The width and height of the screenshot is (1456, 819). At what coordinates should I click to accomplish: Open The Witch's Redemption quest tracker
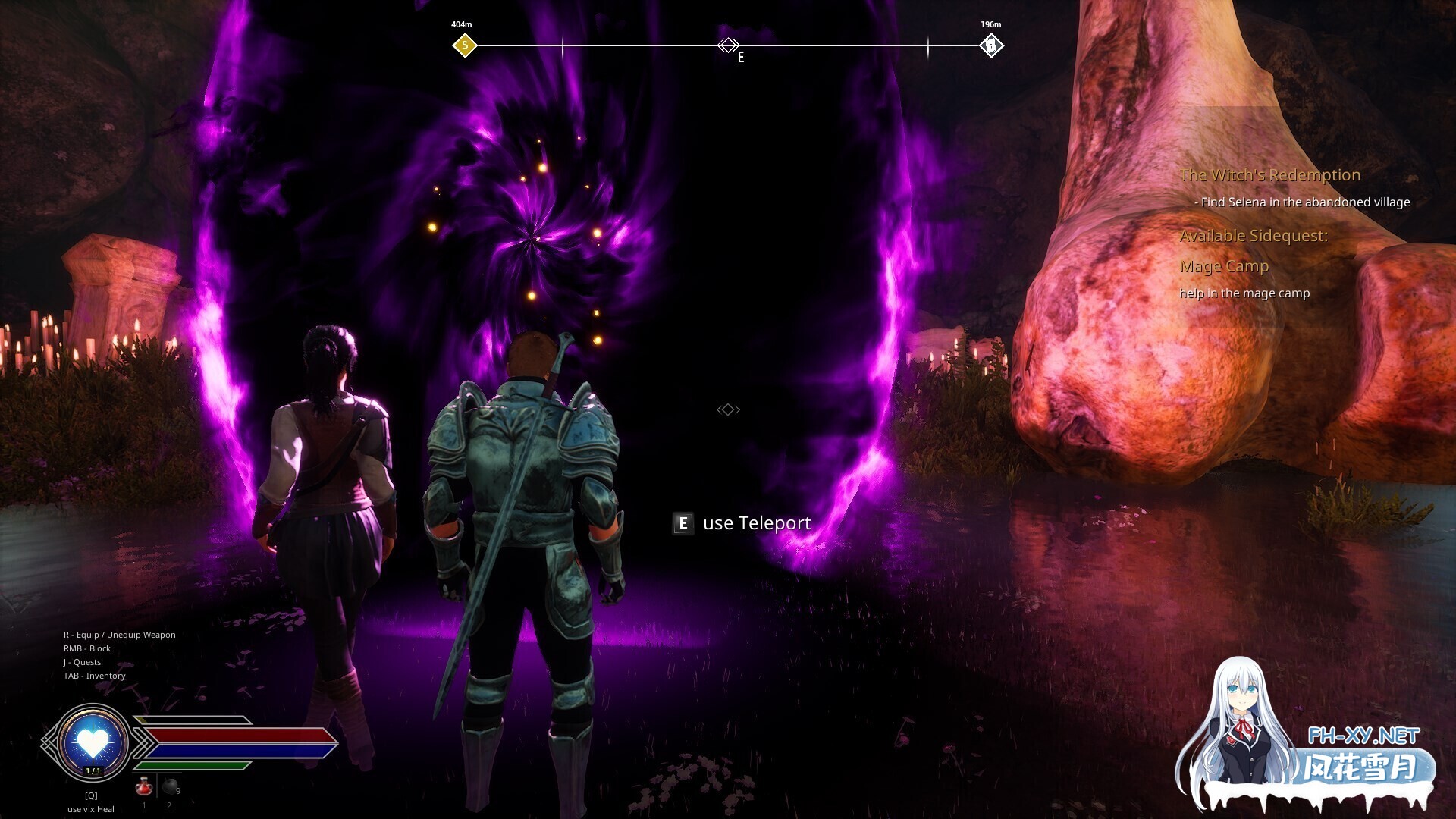pos(1269,175)
